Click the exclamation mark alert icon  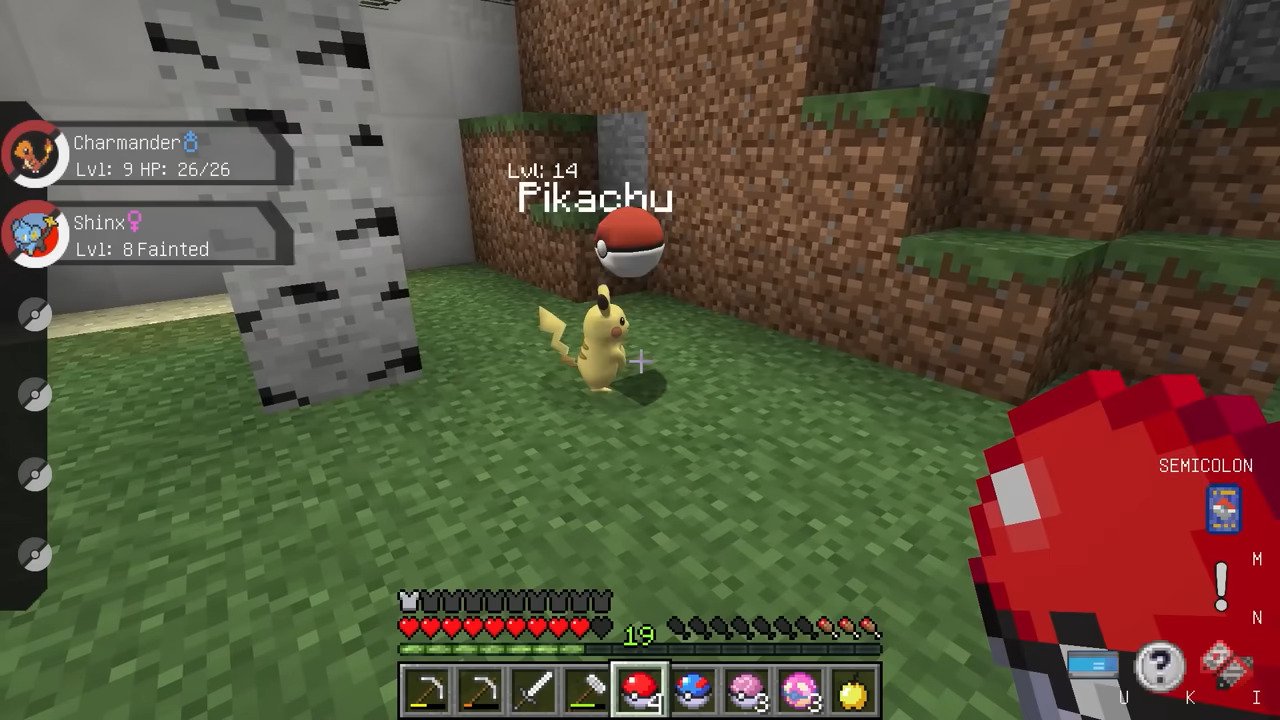click(1221, 589)
